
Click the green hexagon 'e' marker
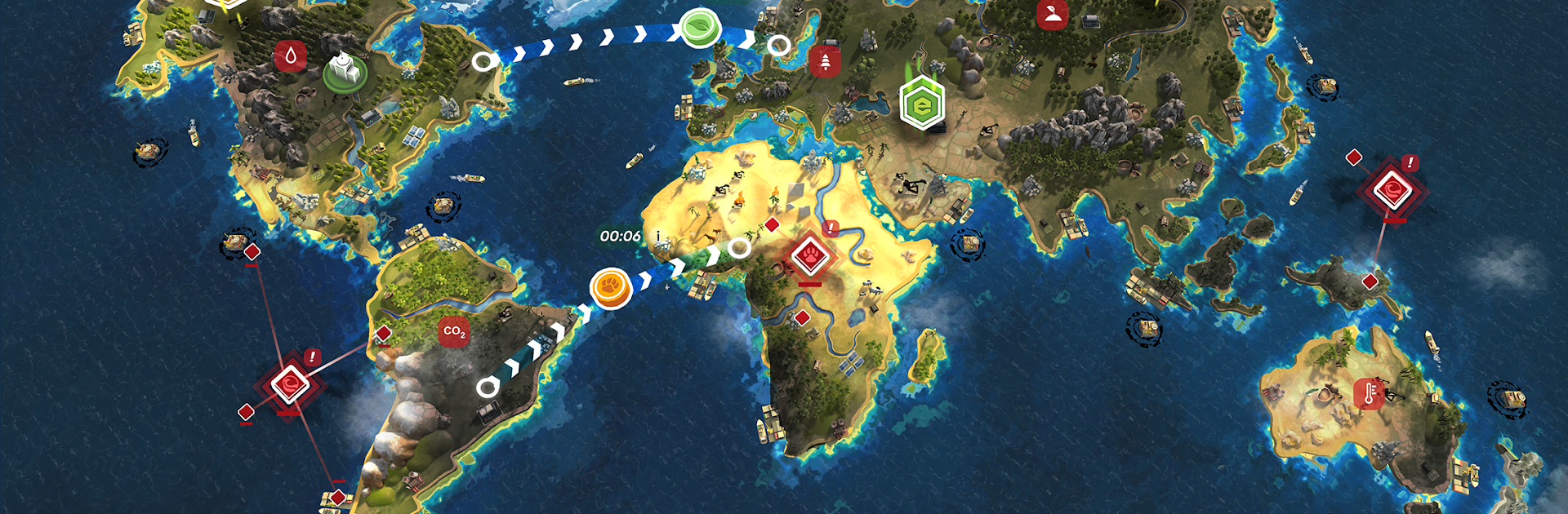(922, 105)
